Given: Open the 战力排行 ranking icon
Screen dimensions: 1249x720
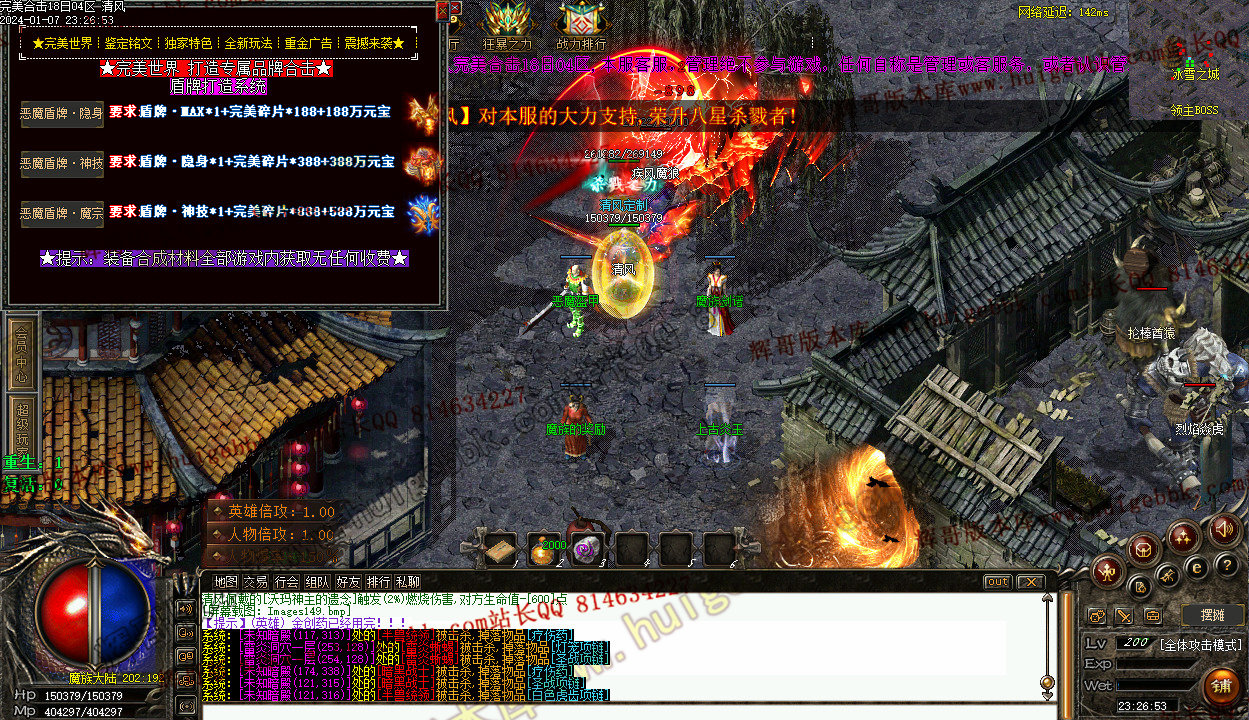Looking at the screenshot, I should point(581,26).
